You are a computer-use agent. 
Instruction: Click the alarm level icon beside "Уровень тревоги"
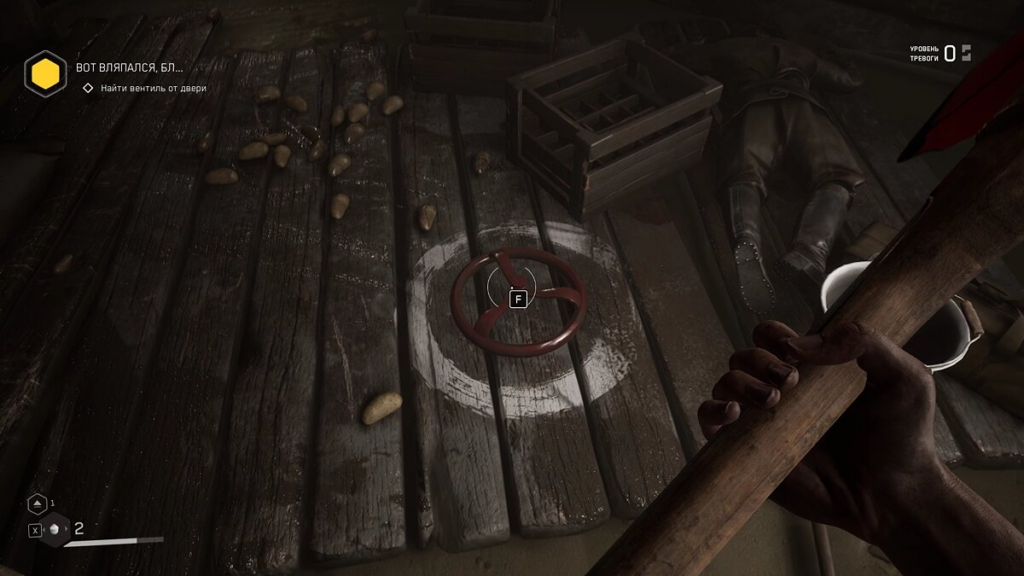coord(966,53)
